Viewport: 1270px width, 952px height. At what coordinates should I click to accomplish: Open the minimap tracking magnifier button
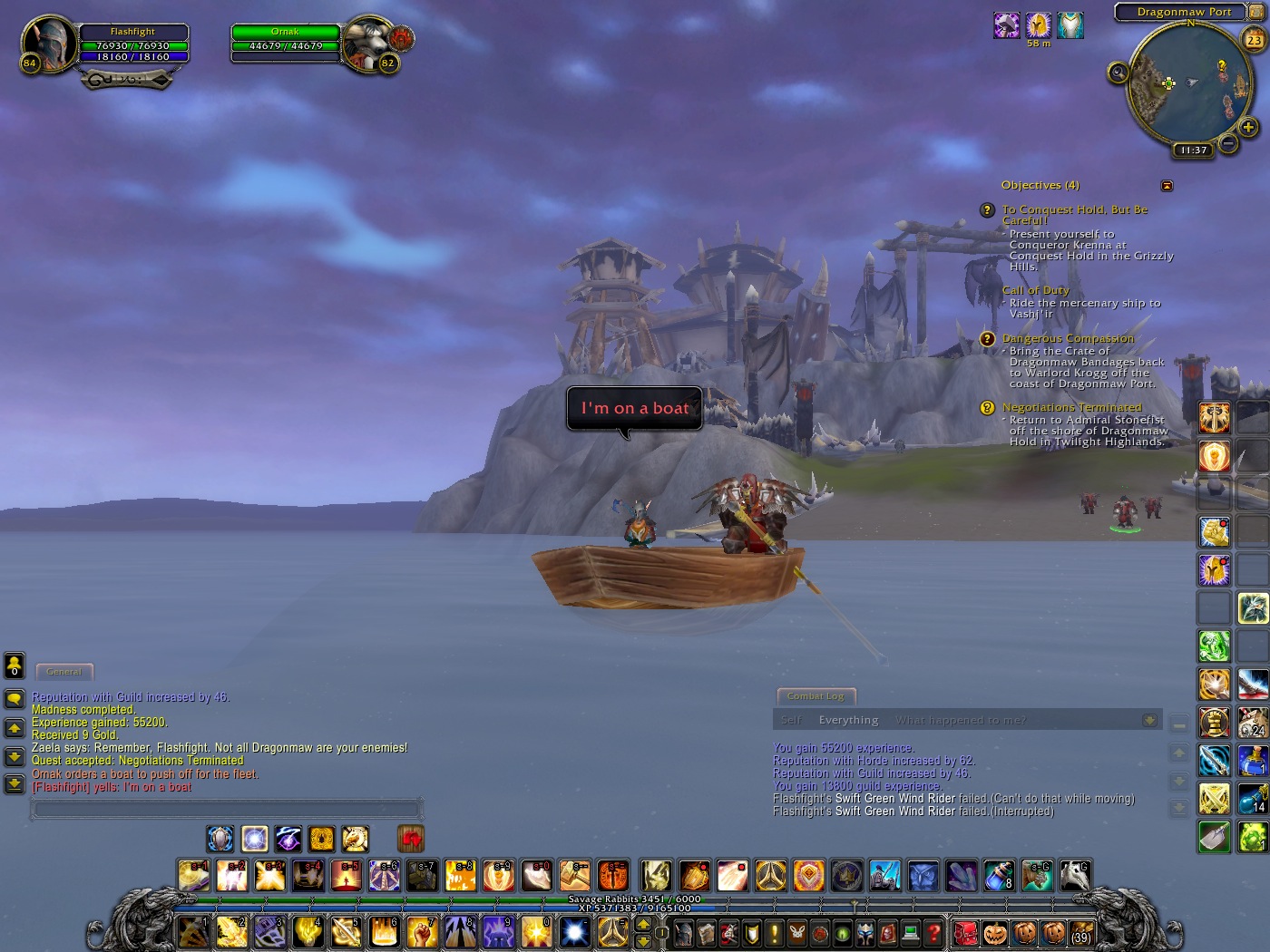click(1119, 73)
